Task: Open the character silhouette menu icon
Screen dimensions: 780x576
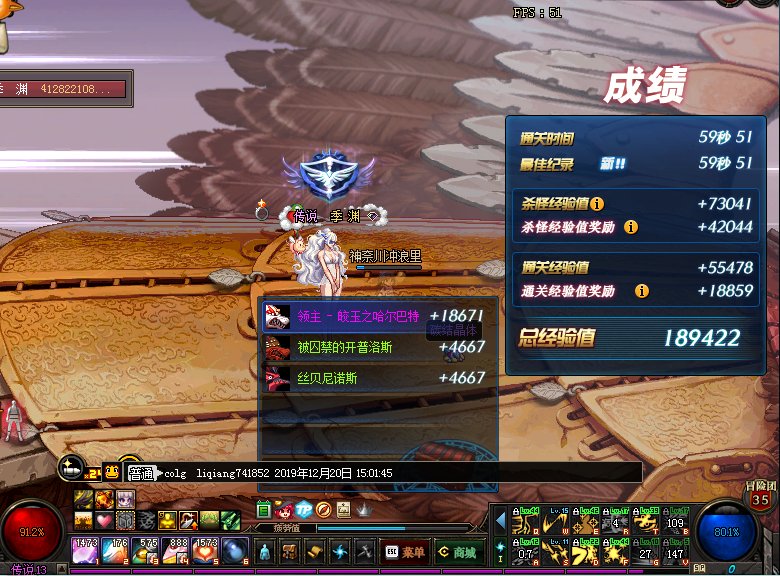Action: (x=264, y=551)
